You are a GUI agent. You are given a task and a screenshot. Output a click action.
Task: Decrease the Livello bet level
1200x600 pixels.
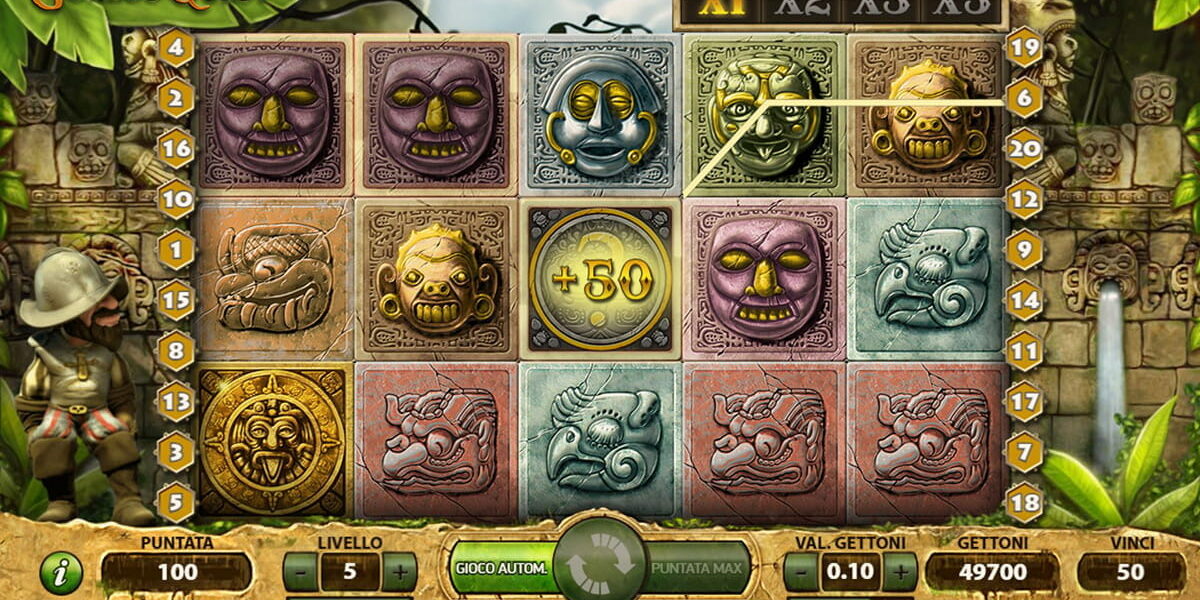[x=300, y=573]
